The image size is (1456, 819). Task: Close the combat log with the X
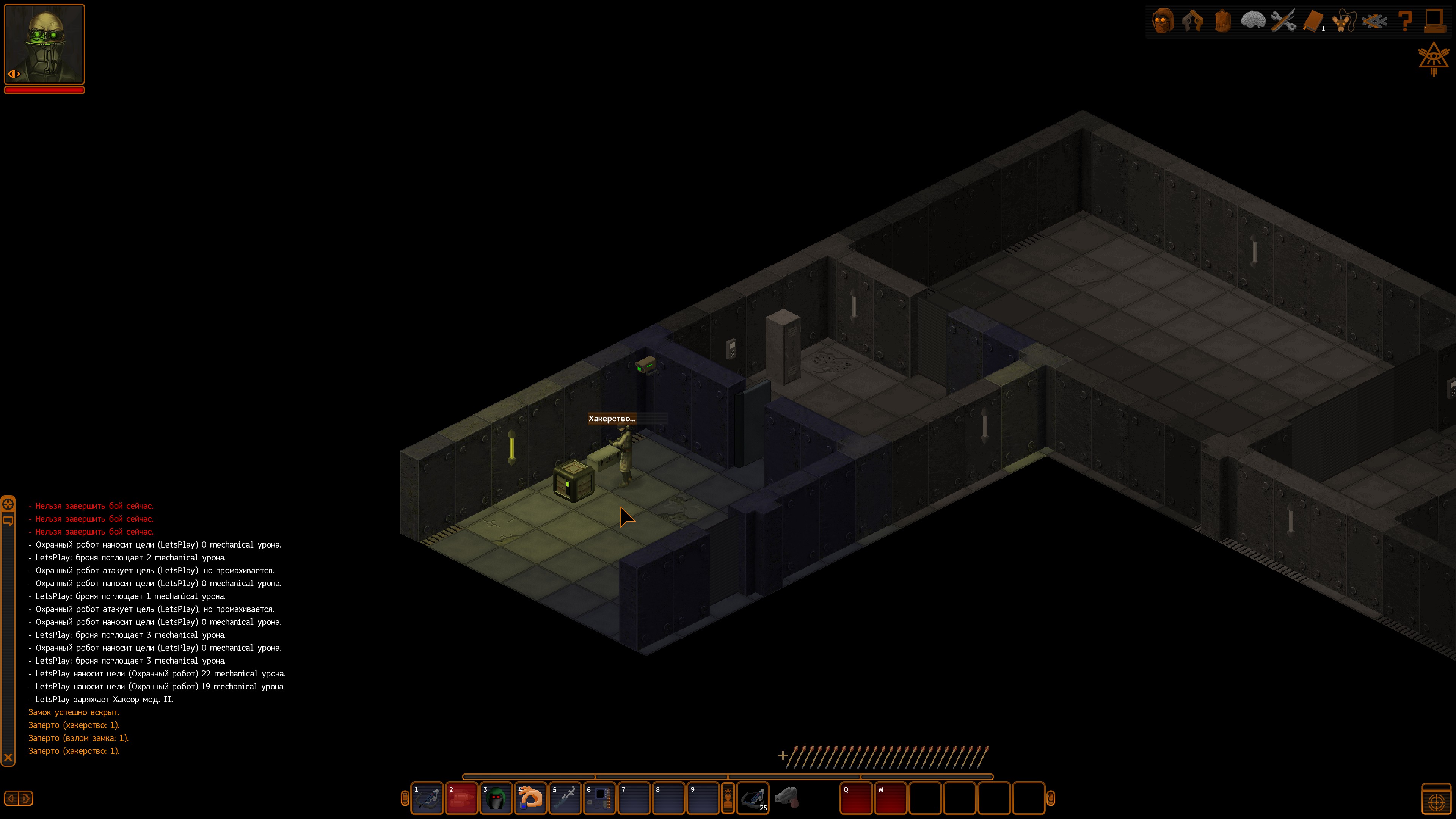[x=8, y=758]
